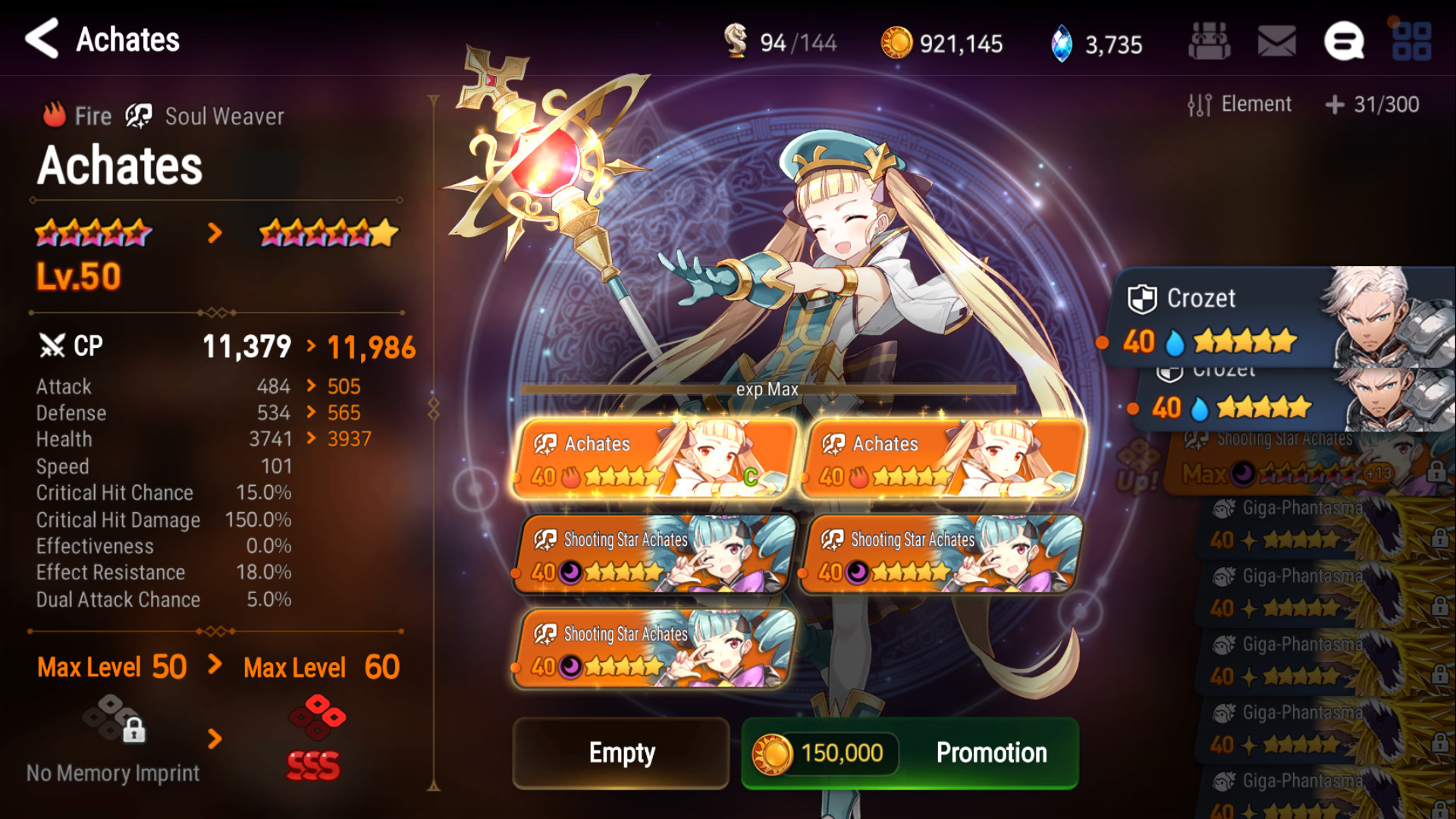Tap the gold coin currency counter
This screenshot has width=1456, height=819.
pos(942,43)
